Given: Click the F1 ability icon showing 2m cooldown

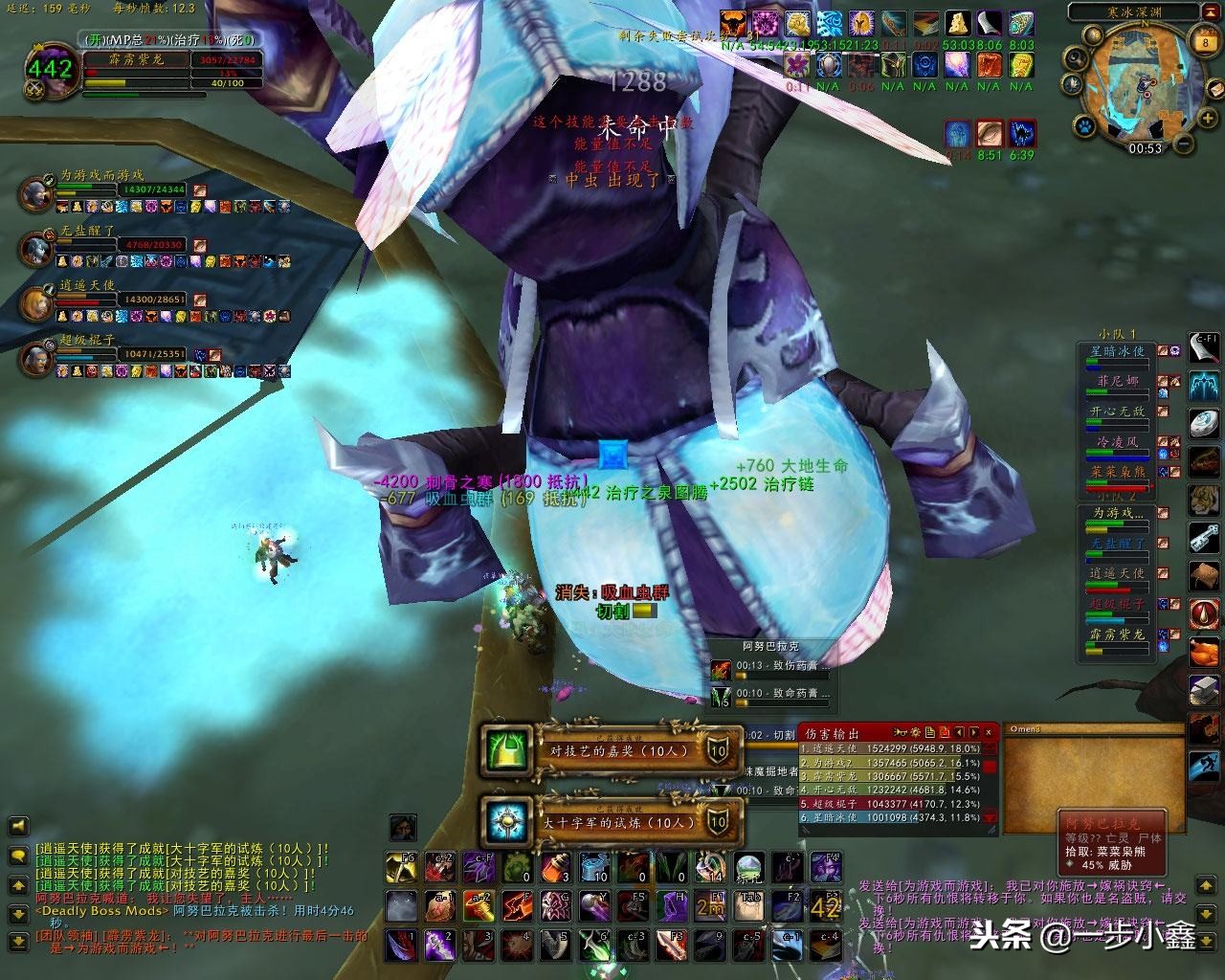Looking at the screenshot, I should 708,906.
